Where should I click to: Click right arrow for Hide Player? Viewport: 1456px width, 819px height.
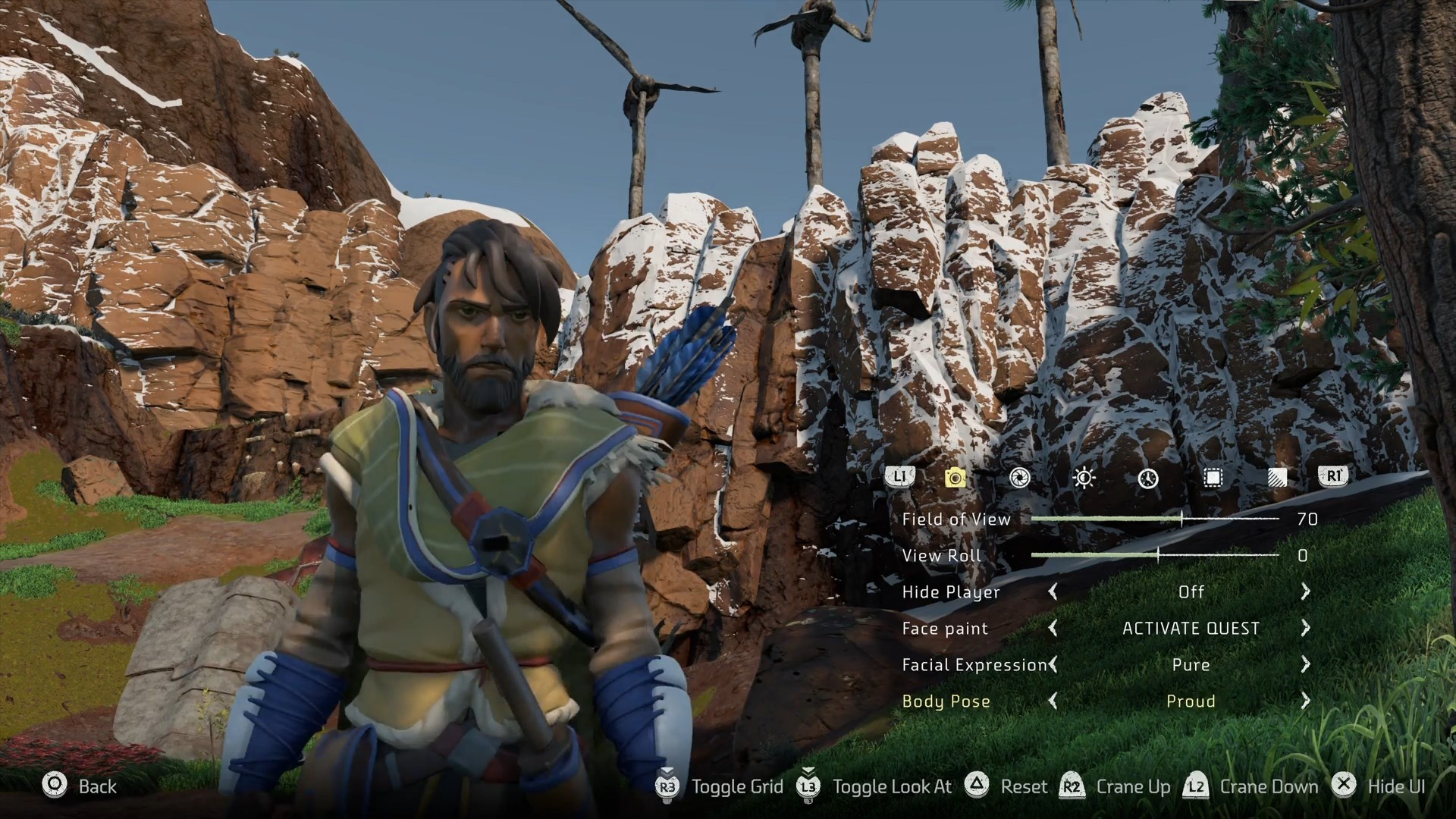[1305, 591]
